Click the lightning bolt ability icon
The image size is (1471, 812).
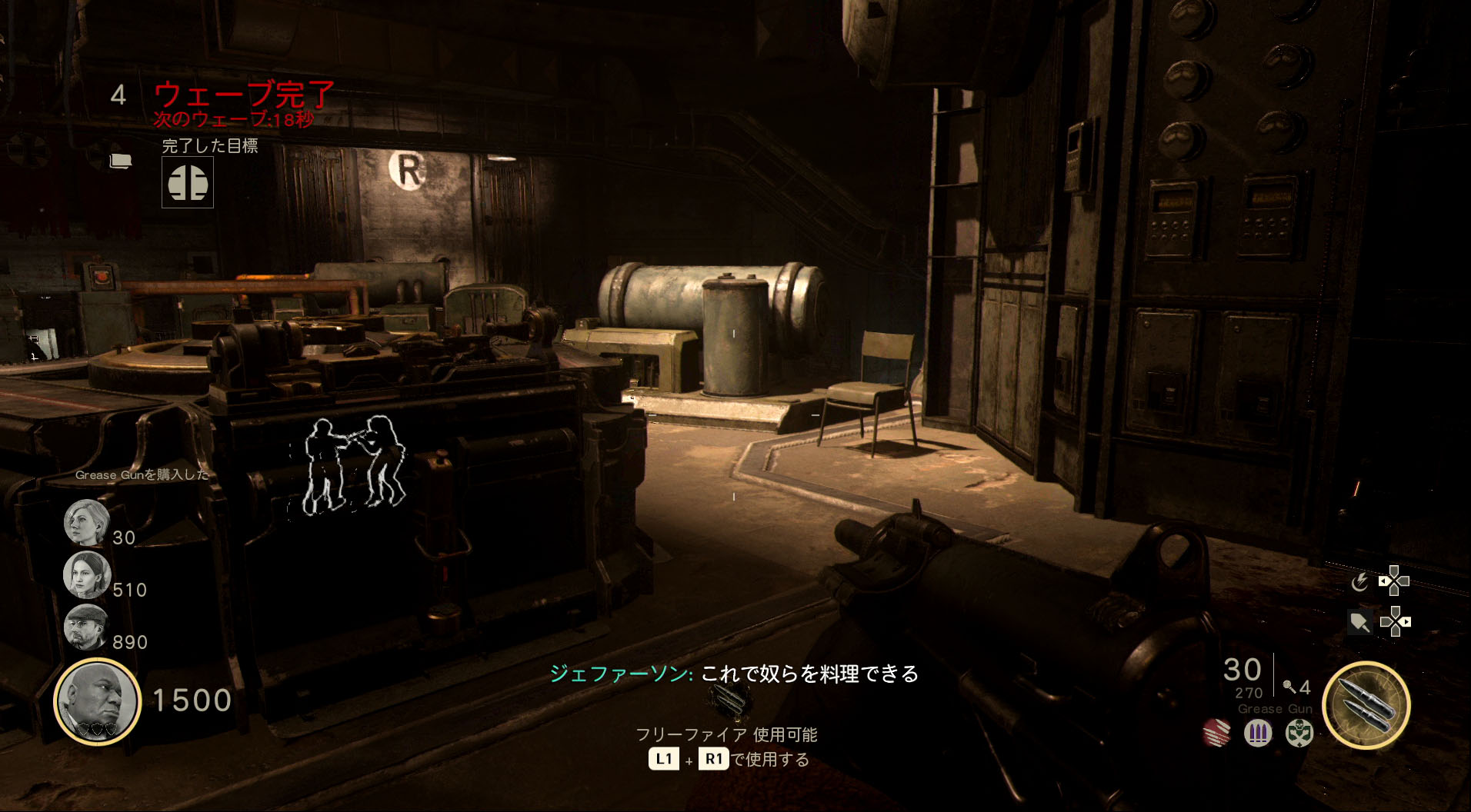click(x=1359, y=582)
